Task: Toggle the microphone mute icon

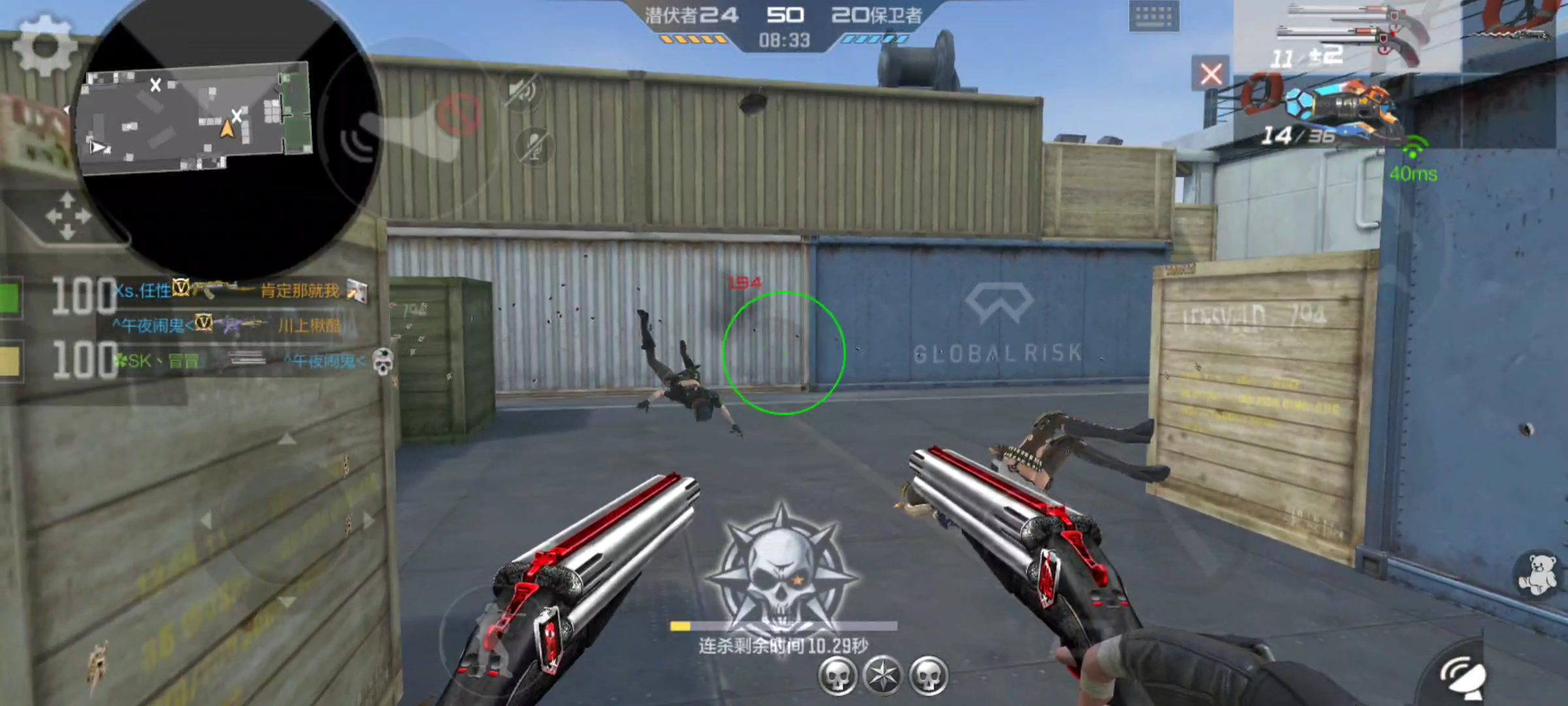Action: pyautogui.click(x=533, y=146)
